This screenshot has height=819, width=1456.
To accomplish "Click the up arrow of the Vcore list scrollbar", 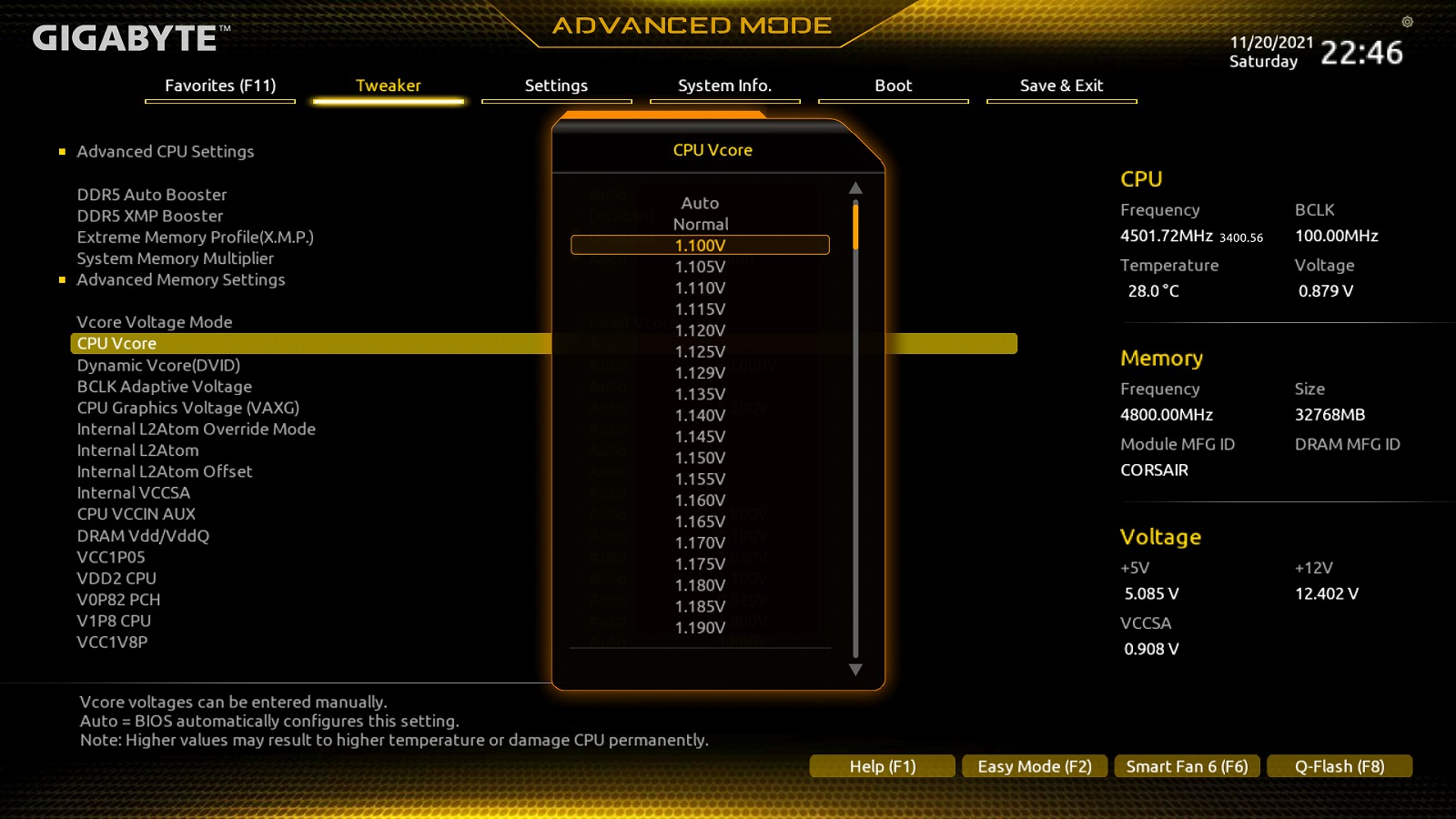I will (855, 188).
